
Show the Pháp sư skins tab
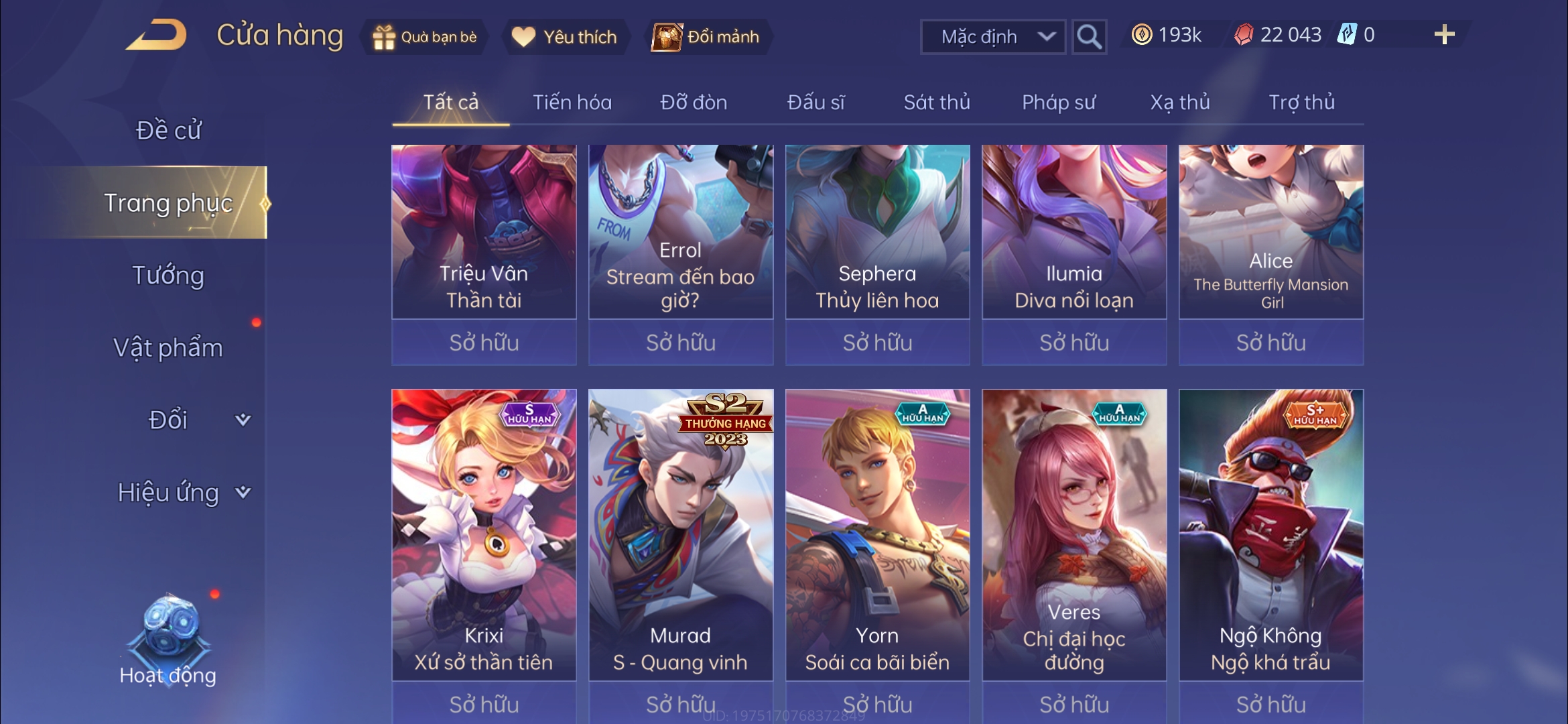click(1059, 103)
